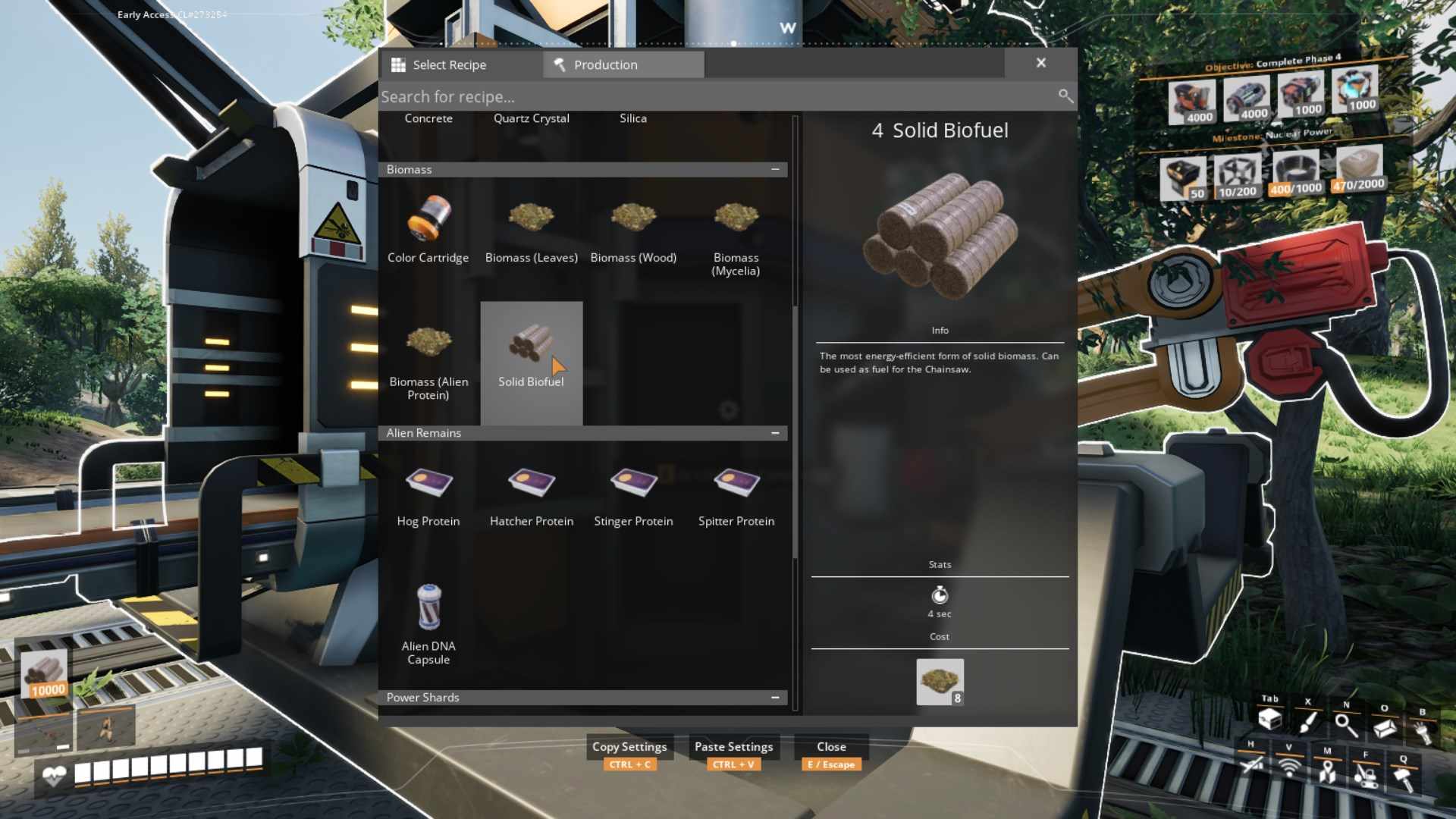The image size is (1456, 819).
Task: Collapse the Power Shards category
Action: tap(774, 698)
